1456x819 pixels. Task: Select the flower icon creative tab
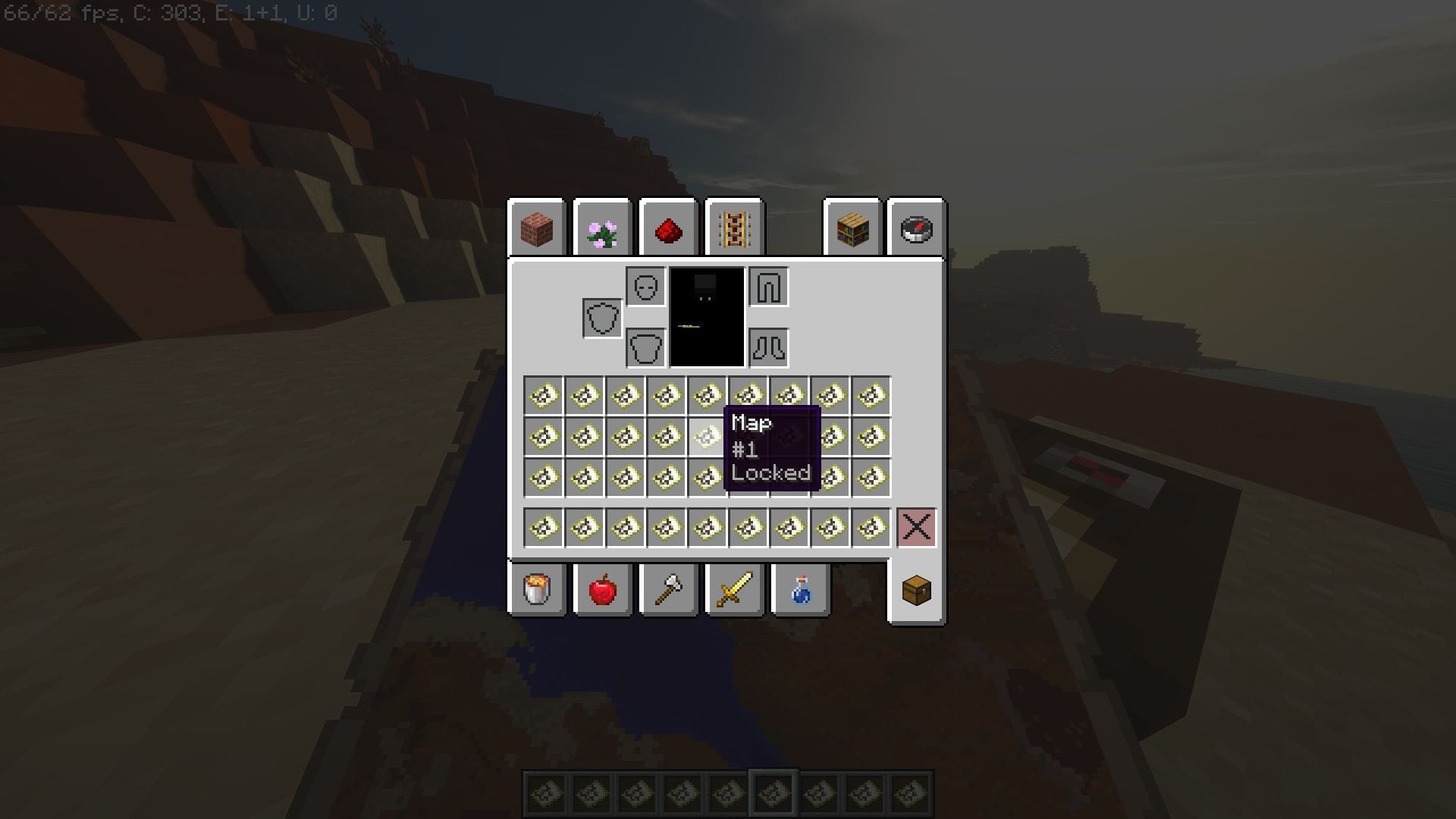601,229
